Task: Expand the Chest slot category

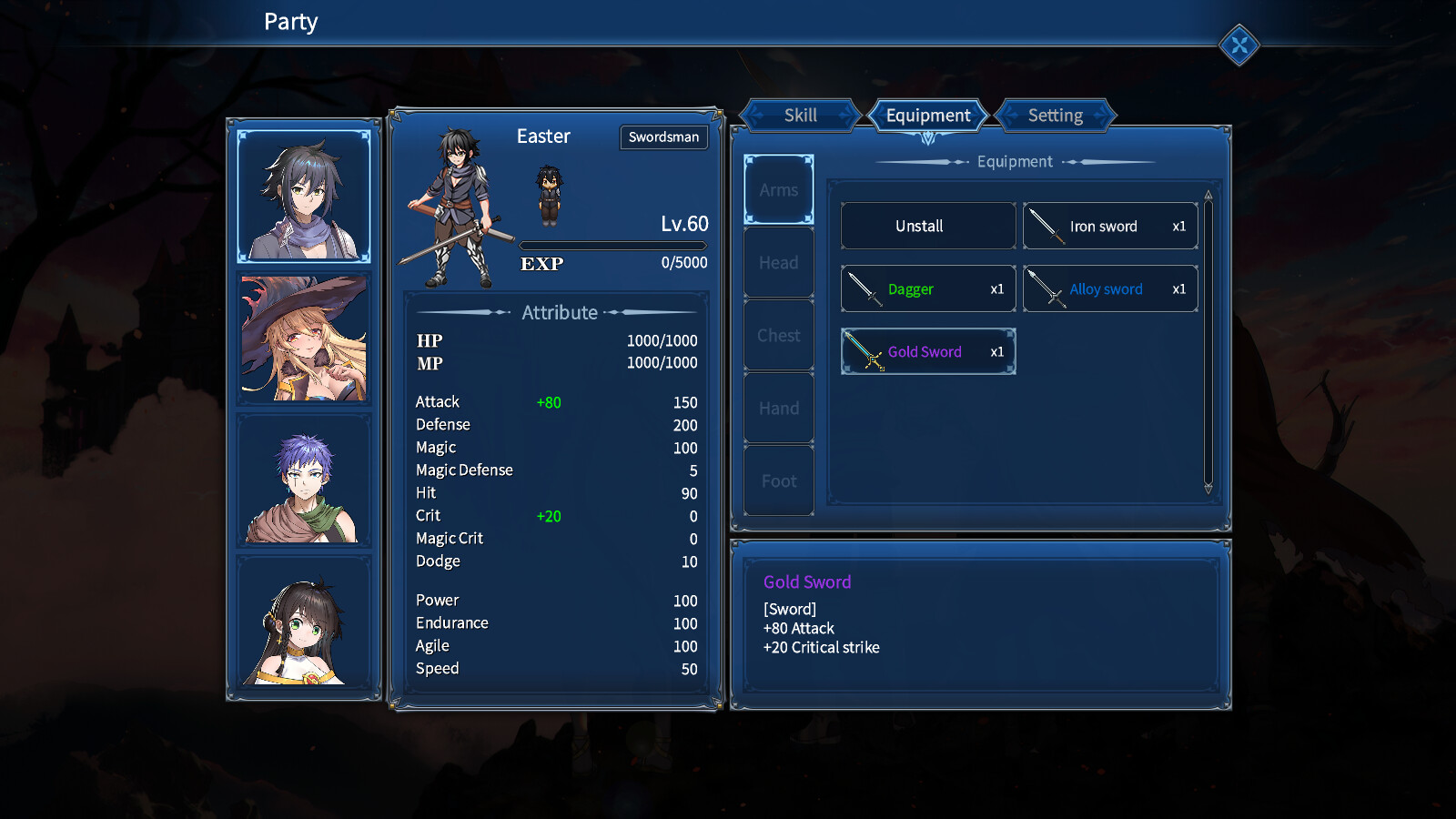Action: coord(778,335)
